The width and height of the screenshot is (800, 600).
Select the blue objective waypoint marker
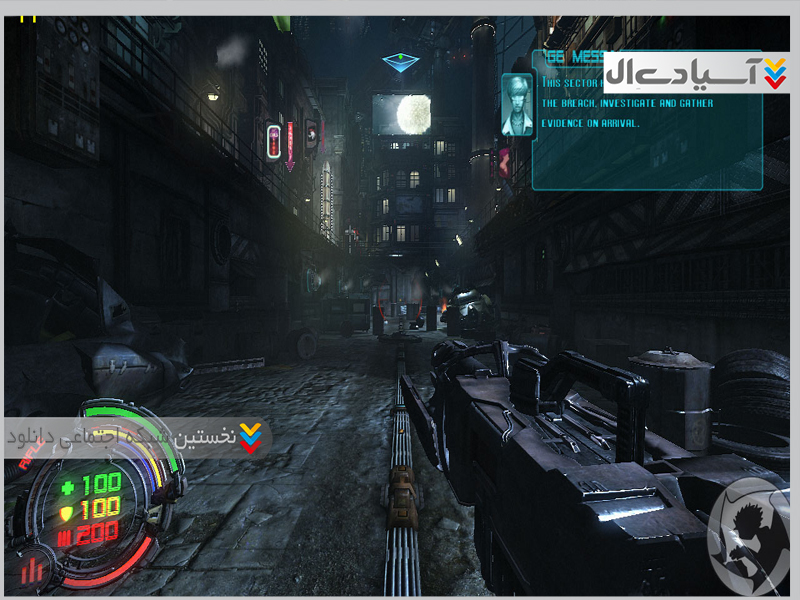401,62
